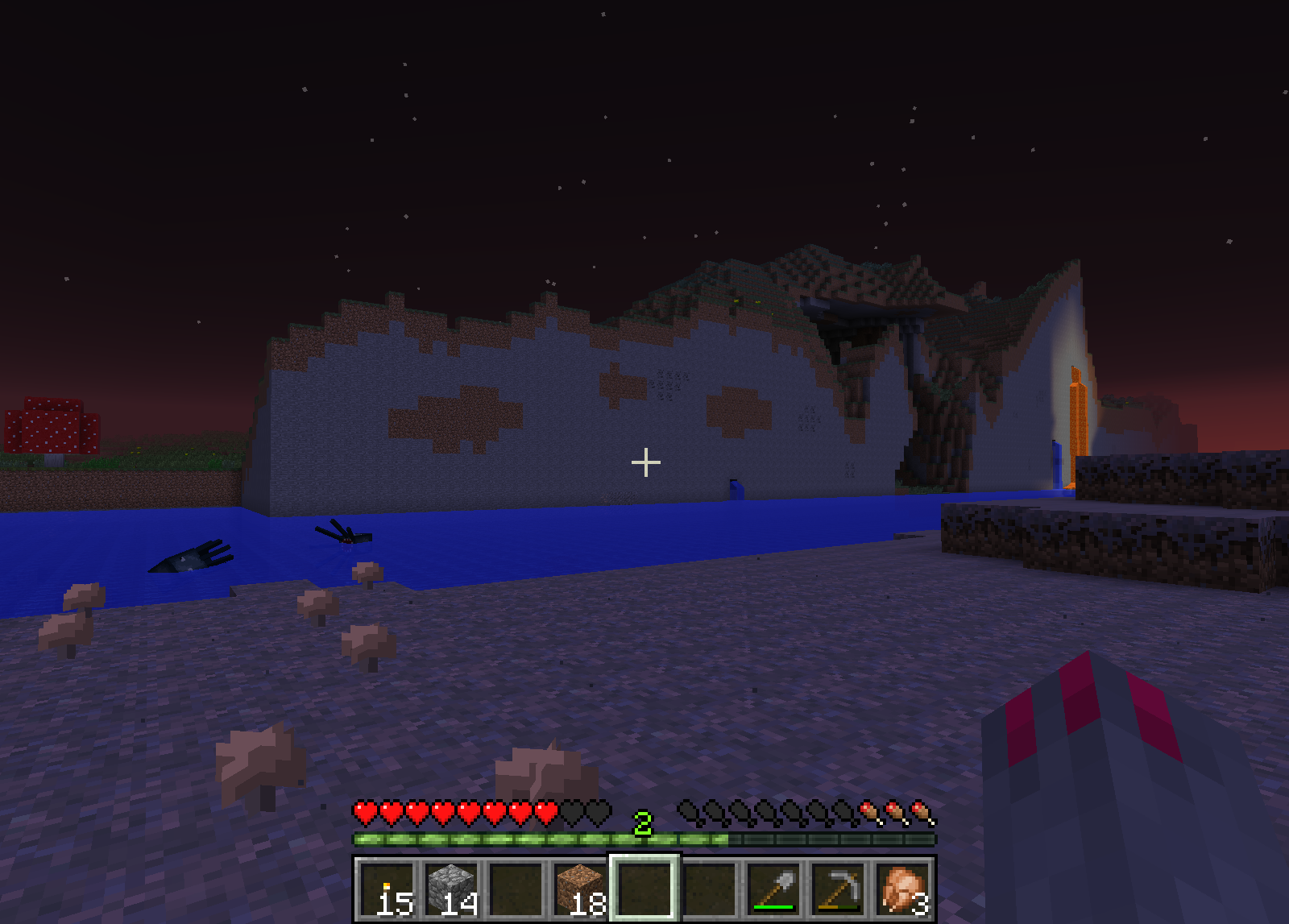The image size is (1289, 924).
Task: Choose the dirt block hotbar slot
Action: [x=580, y=889]
